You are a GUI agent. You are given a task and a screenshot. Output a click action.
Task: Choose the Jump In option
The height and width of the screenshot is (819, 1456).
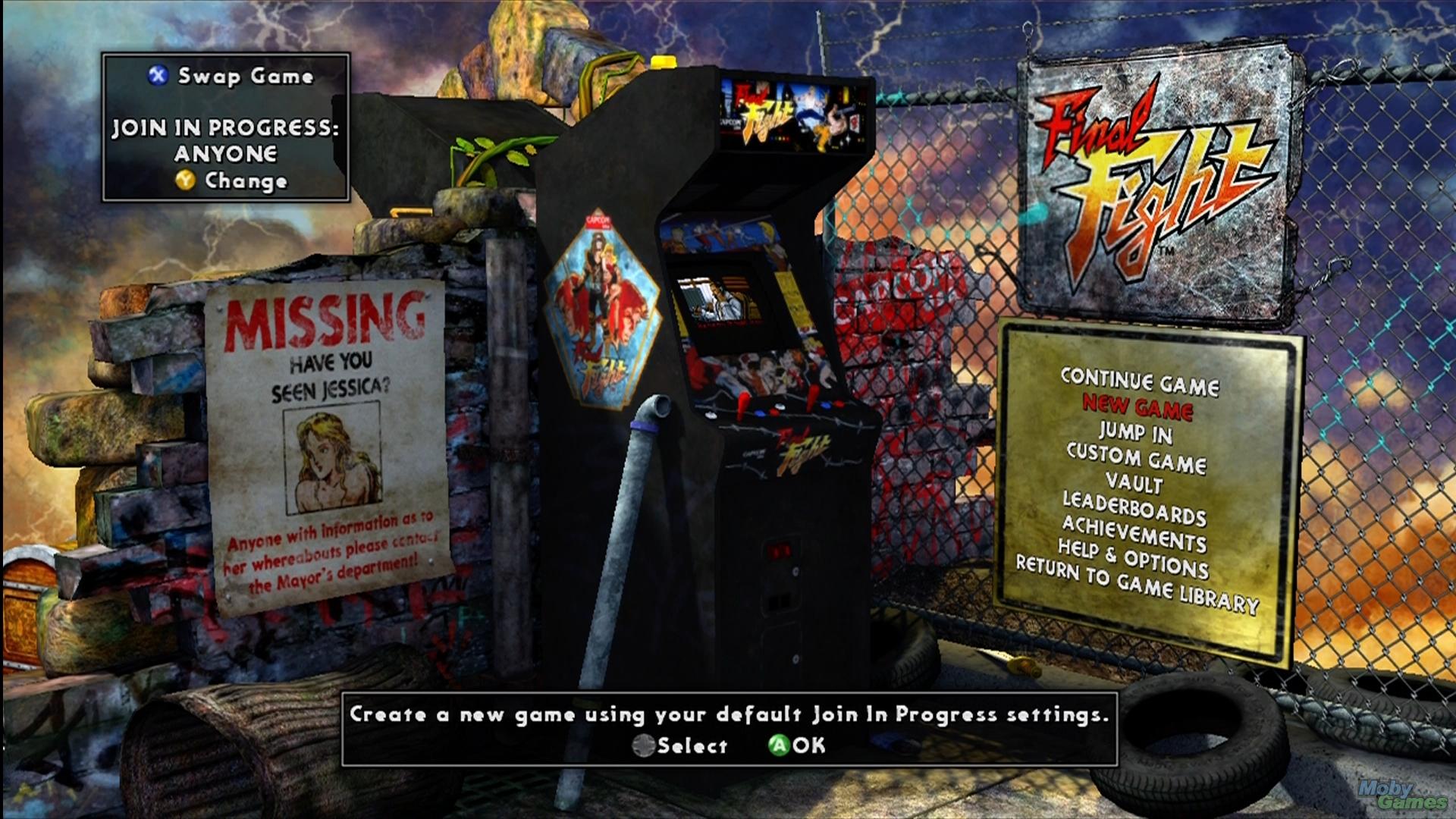tap(1135, 432)
